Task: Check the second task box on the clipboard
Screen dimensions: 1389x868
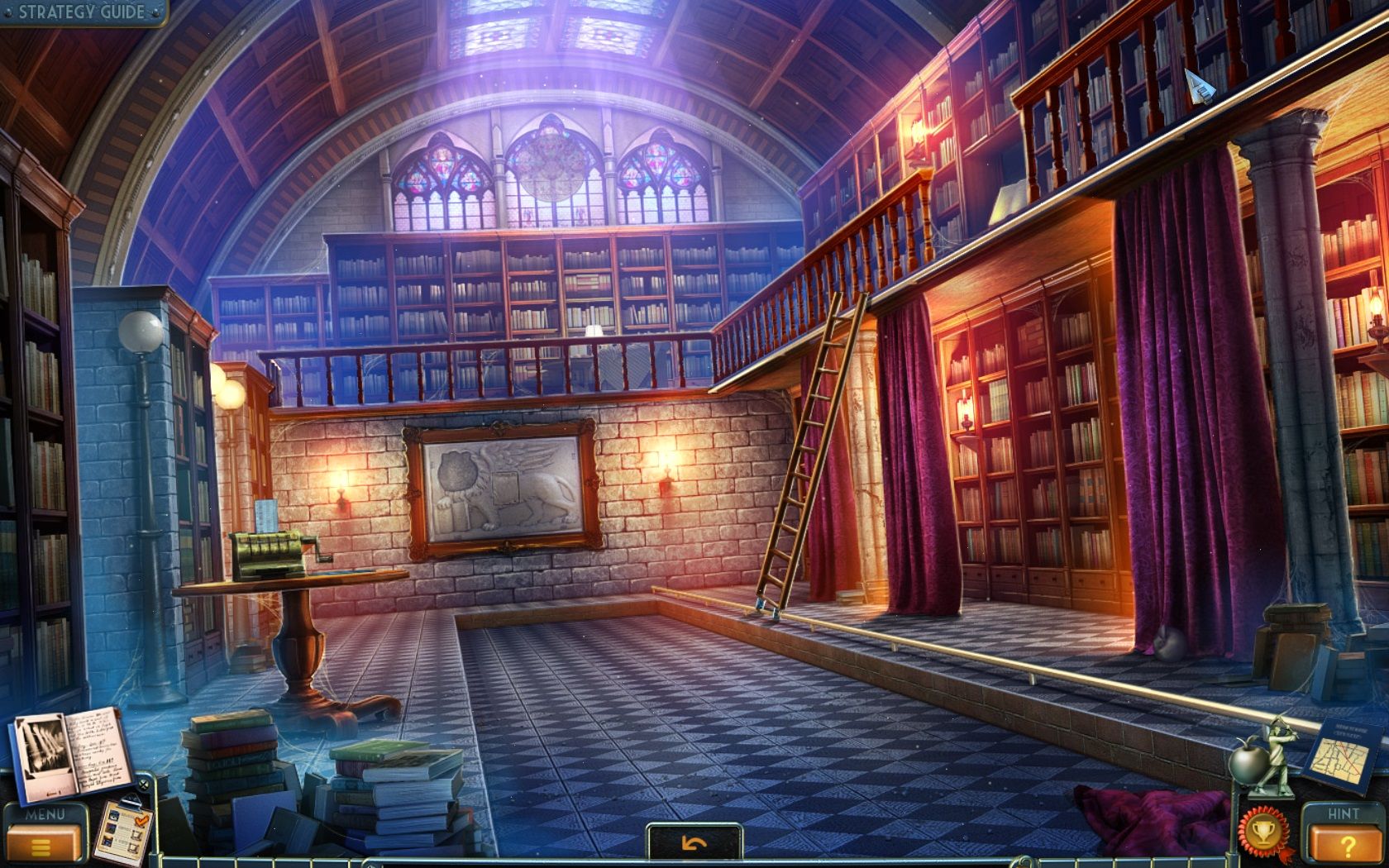Action: [x=135, y=835]
